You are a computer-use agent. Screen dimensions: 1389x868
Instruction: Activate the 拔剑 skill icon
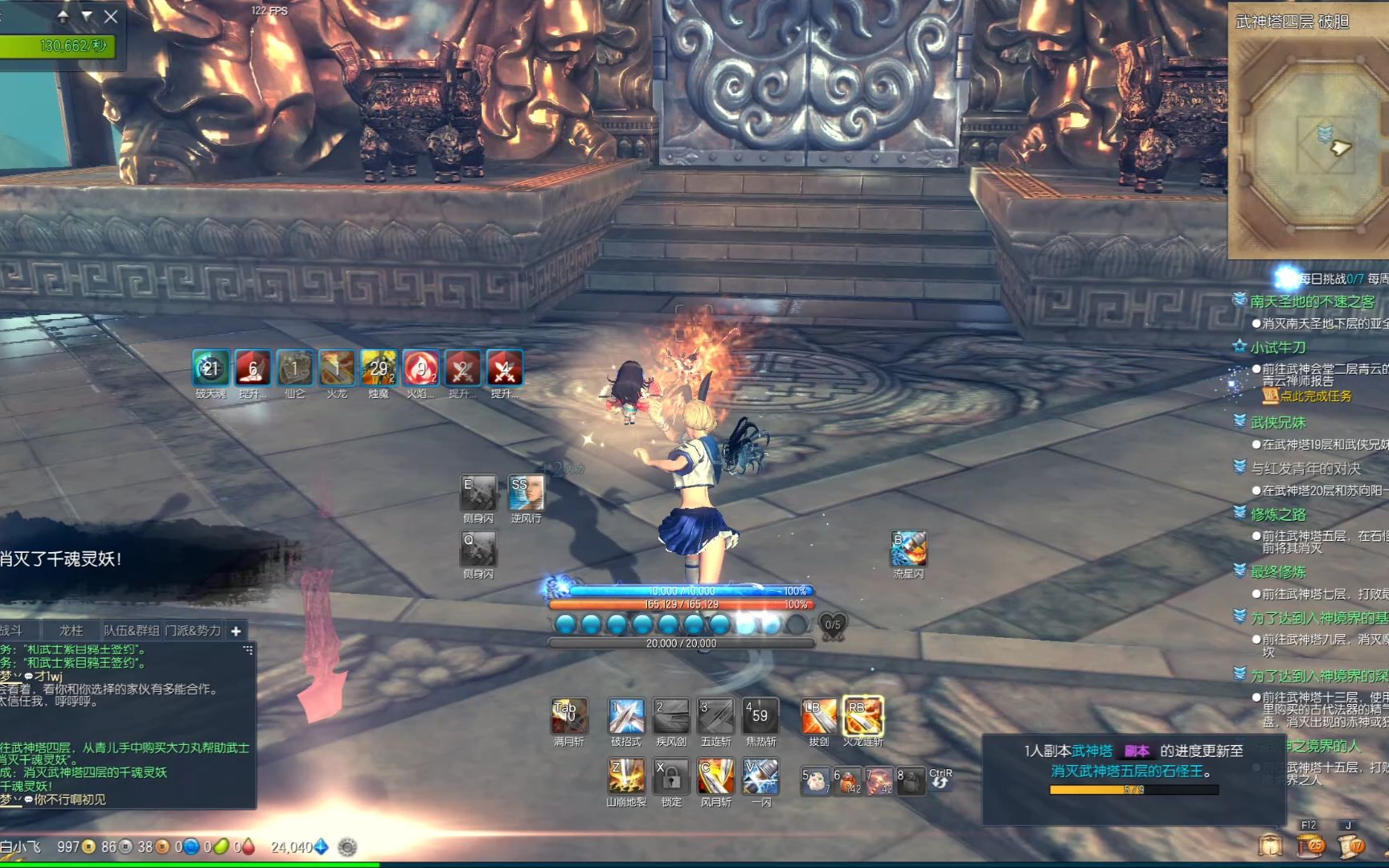(818, 716)
